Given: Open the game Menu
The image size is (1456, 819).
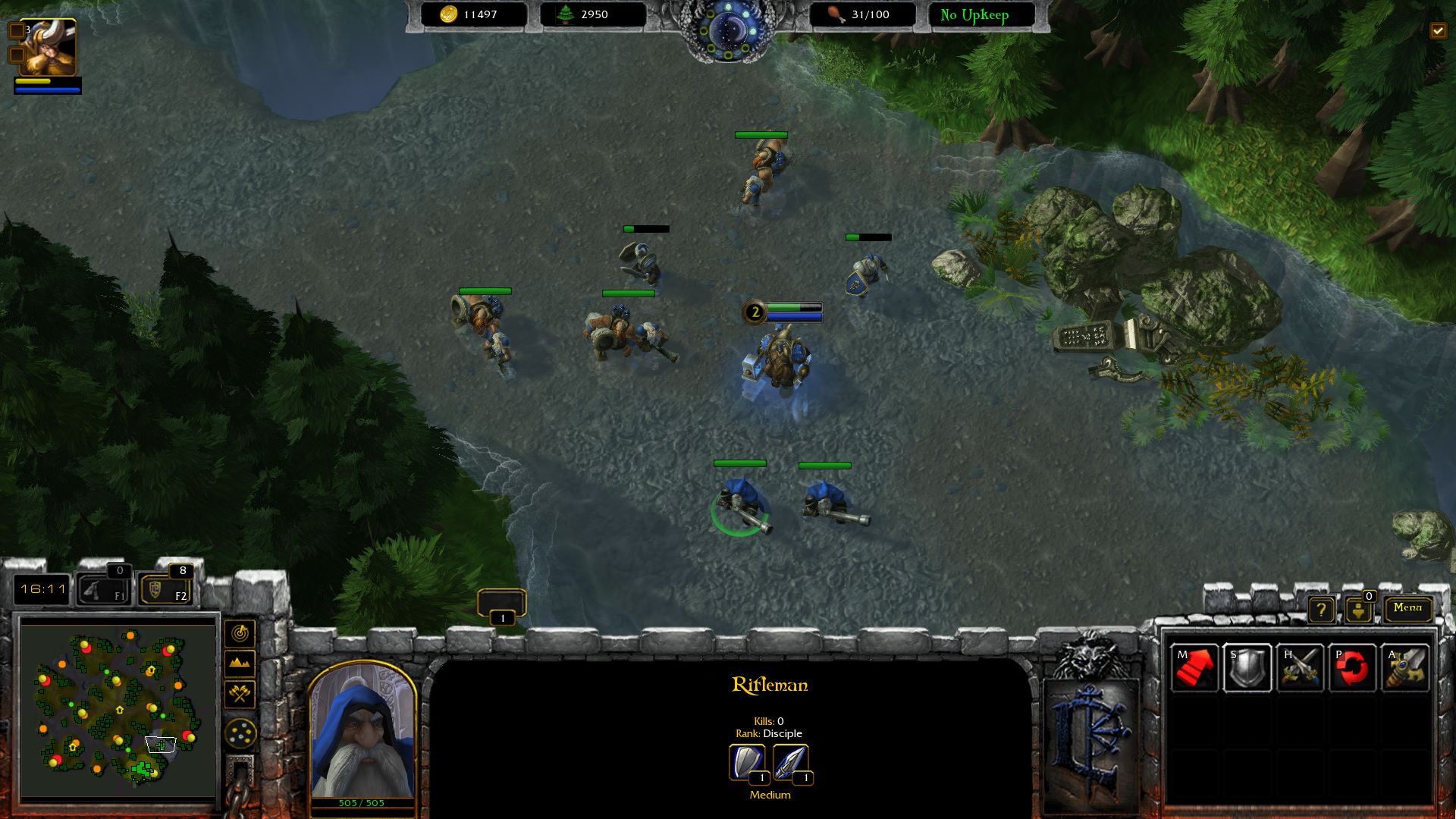Looking at the screenshot, I should click(x=1407, y=607).
